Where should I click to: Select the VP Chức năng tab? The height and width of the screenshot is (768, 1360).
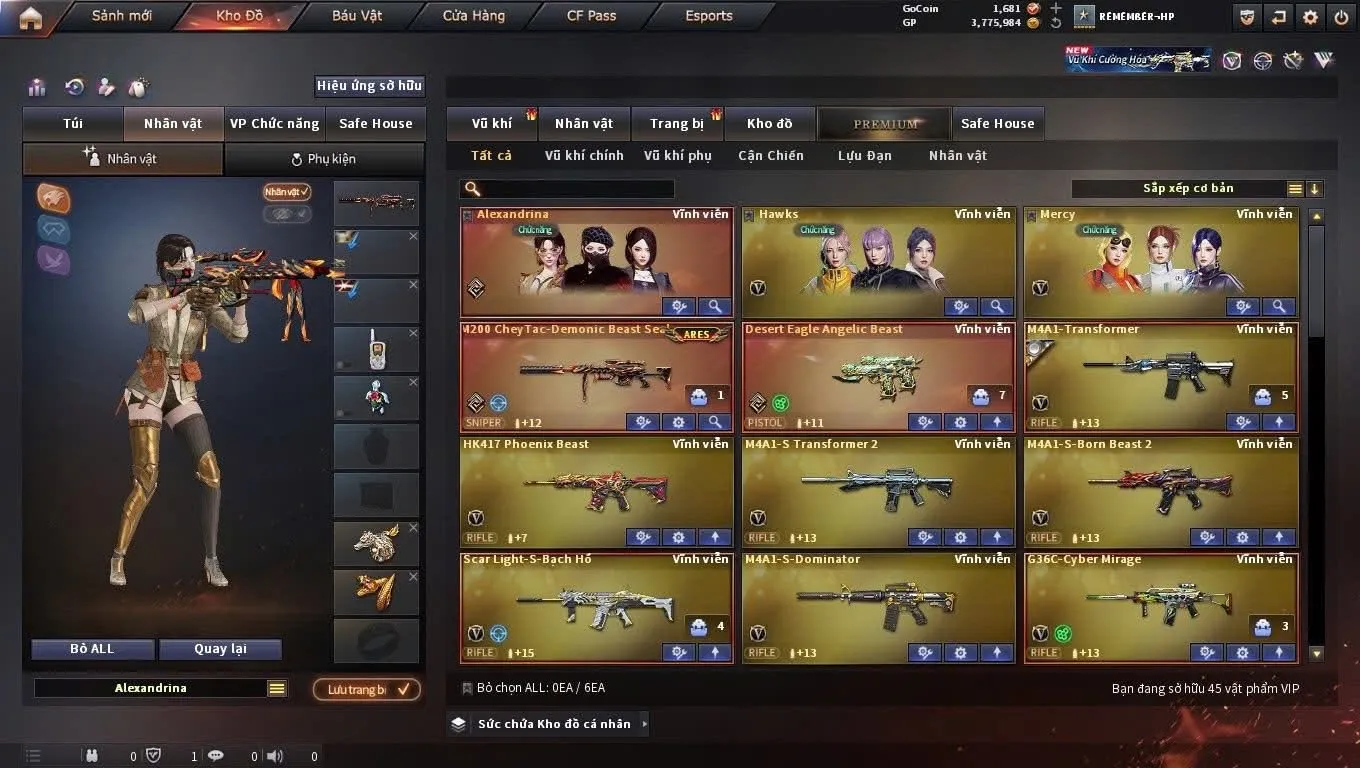[274, 124]
